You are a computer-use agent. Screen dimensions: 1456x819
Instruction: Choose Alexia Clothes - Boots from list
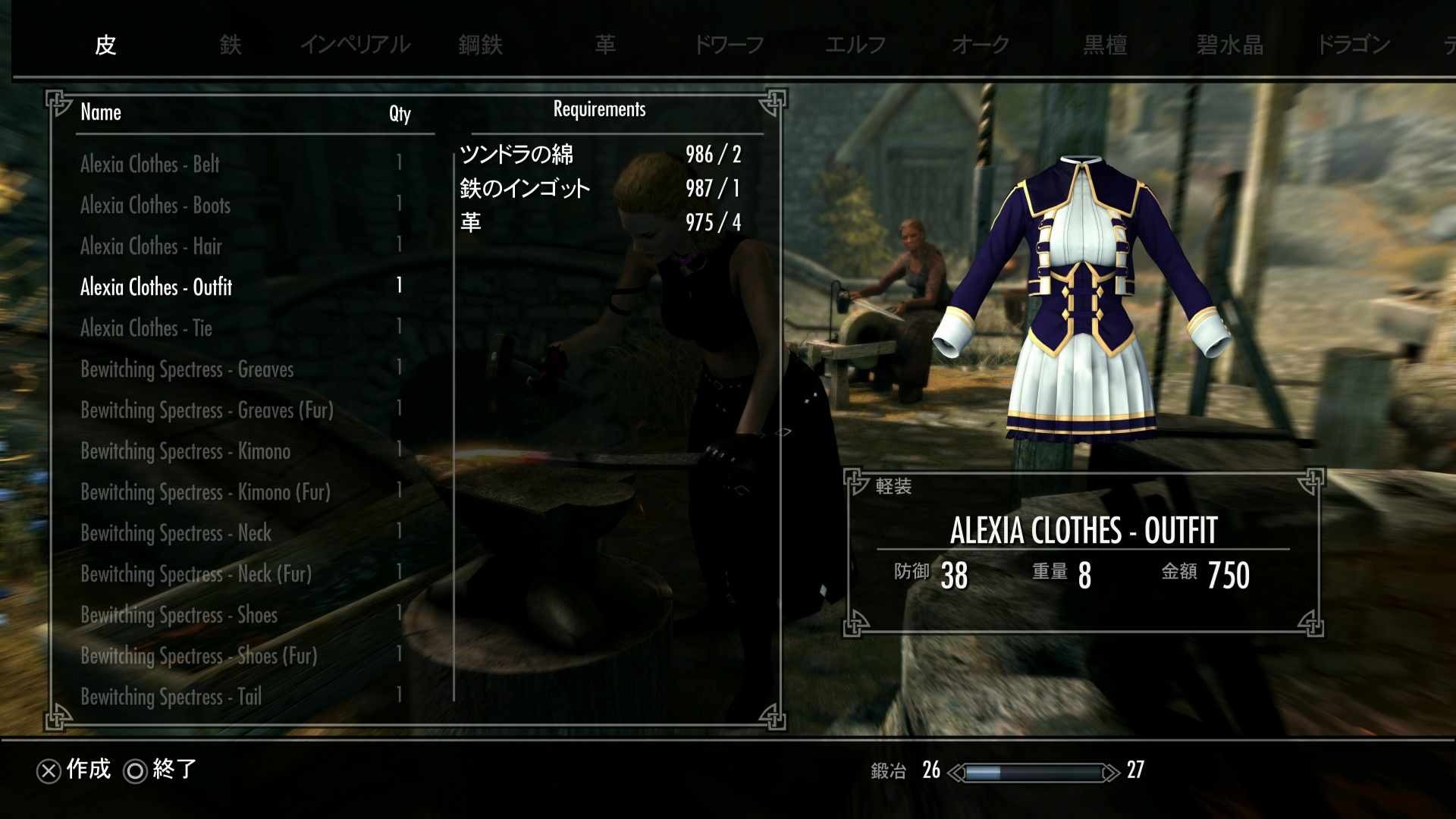coord(155,205)
